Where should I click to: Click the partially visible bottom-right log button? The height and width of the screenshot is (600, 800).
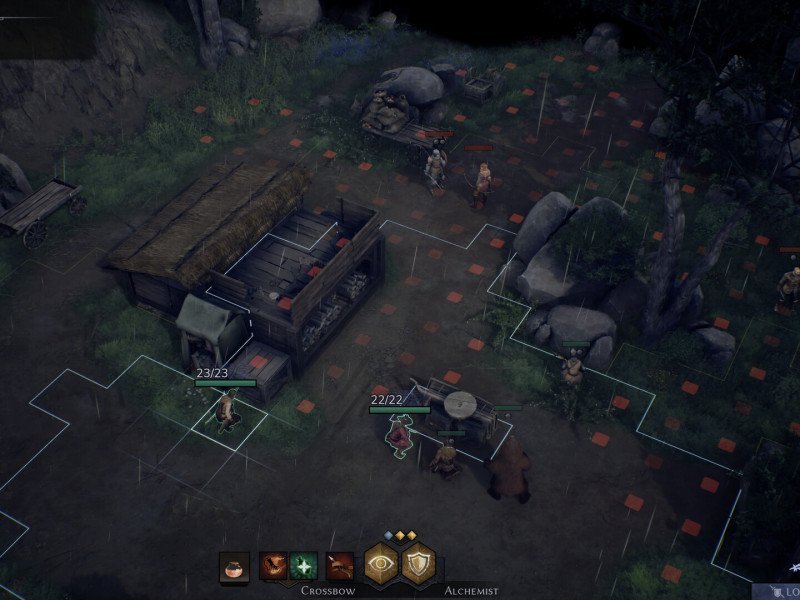(x=787, y=592)
